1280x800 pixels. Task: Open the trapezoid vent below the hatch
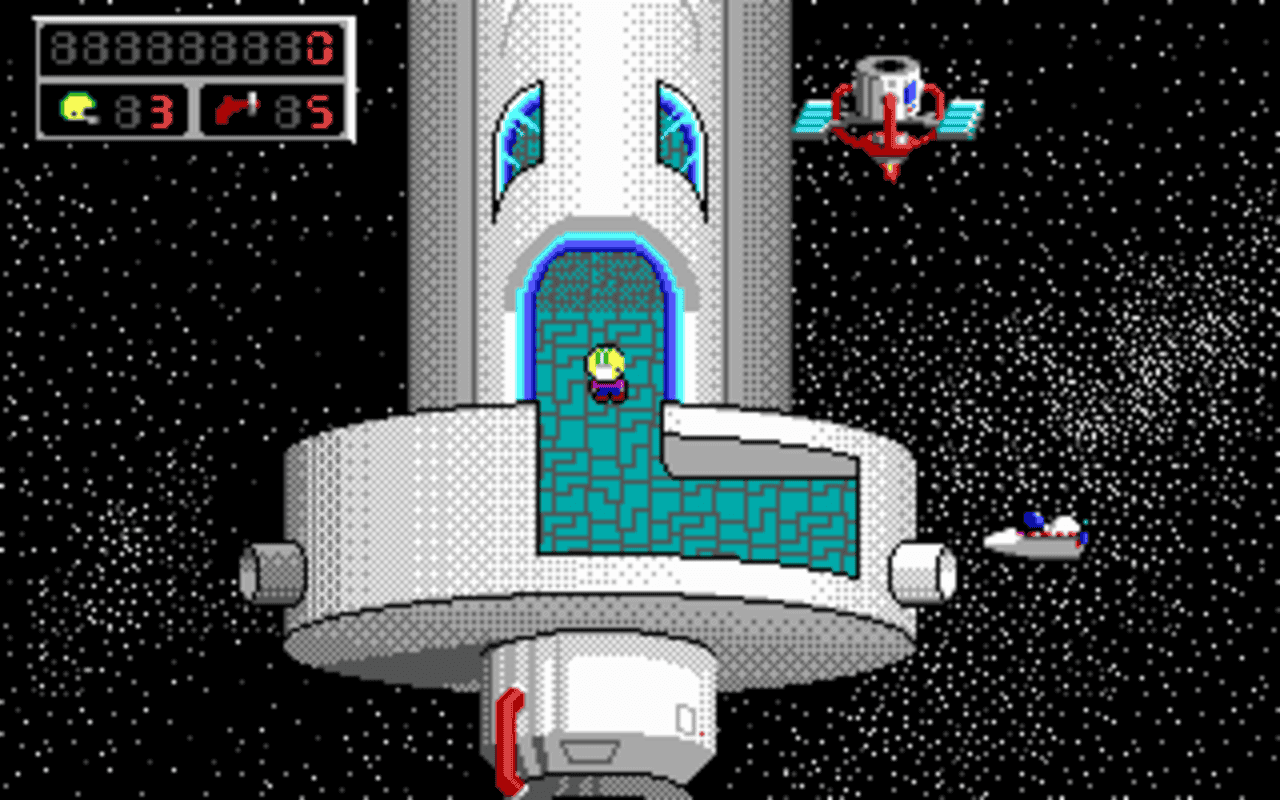(x=592, y=750)
